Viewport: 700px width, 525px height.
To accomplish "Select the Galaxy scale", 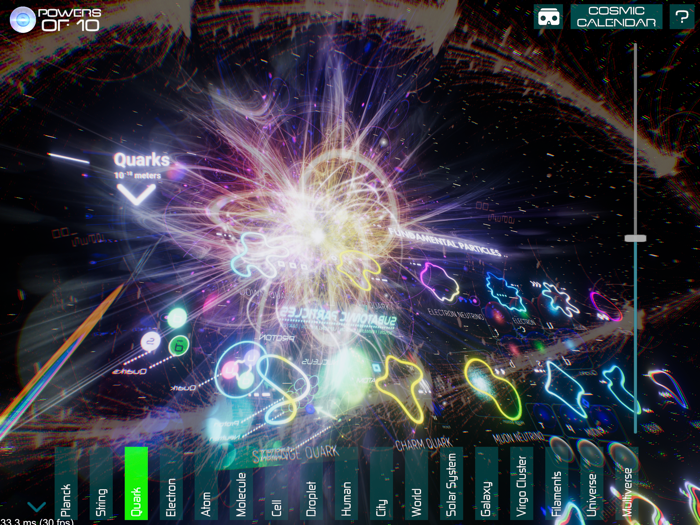I will (486, 484).
